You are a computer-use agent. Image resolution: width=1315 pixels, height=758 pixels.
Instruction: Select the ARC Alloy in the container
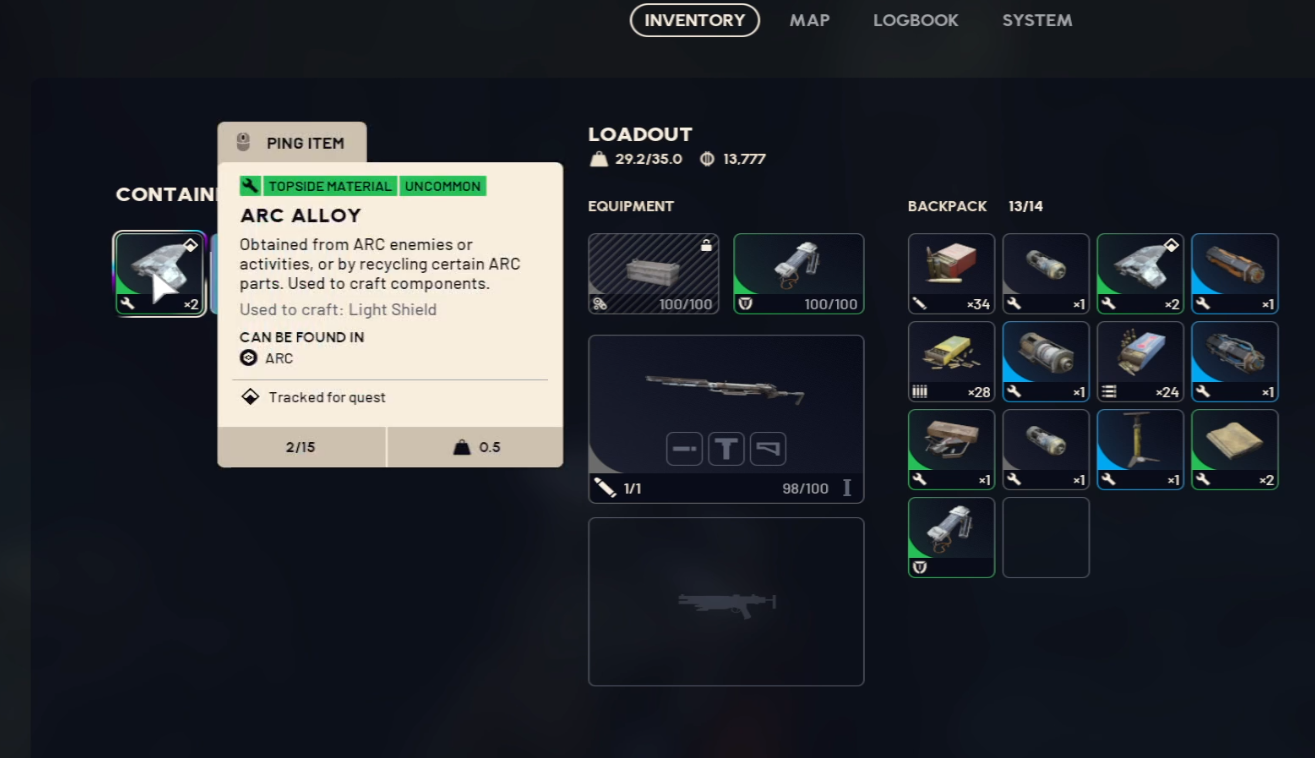tap(160, 273)
